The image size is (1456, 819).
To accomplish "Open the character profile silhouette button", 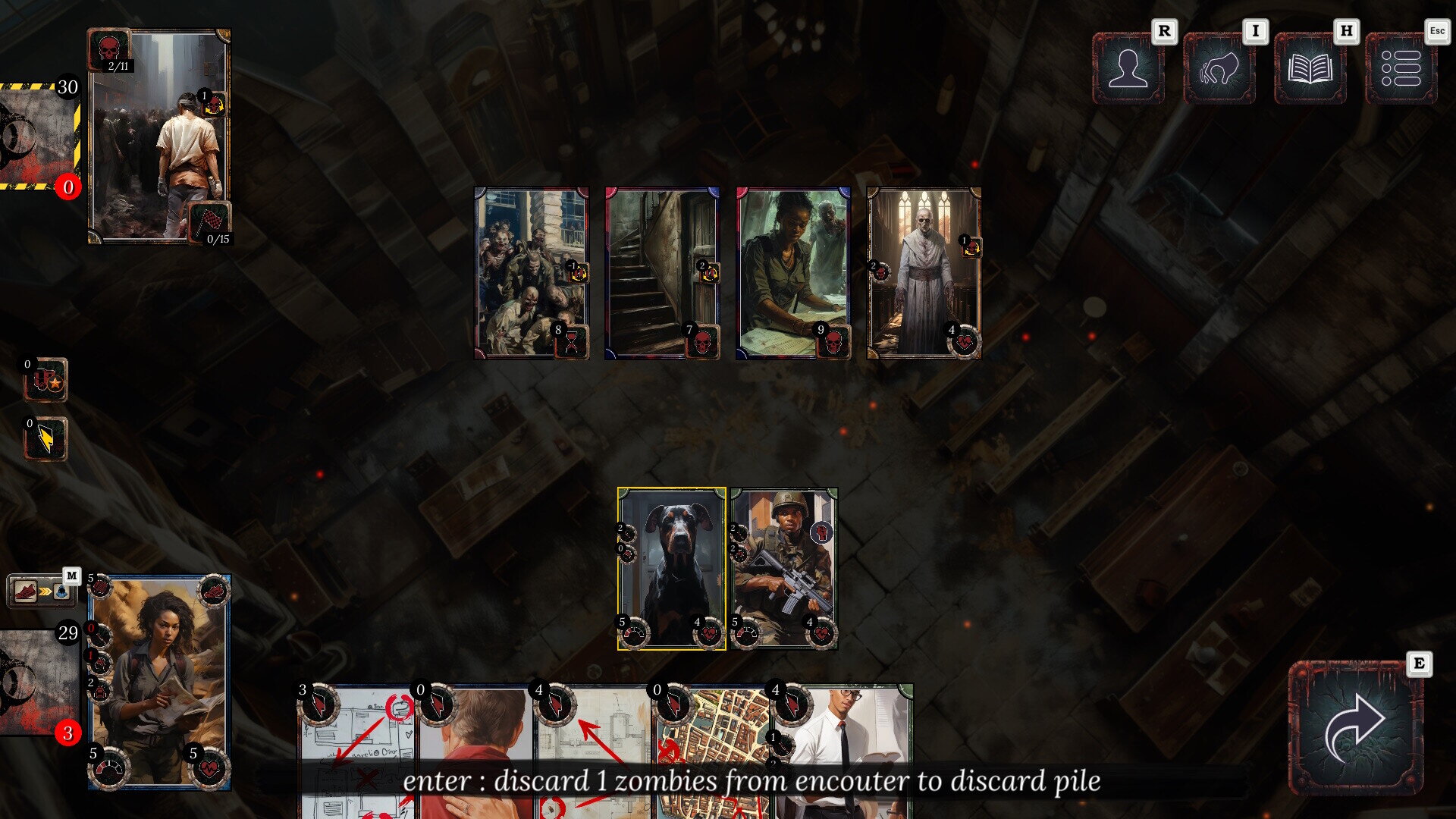I will [1128, 68].
